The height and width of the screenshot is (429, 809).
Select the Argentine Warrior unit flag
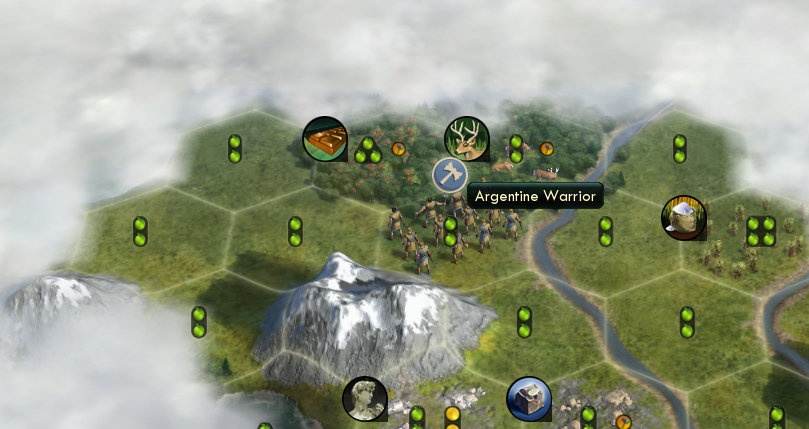(450, 175)
